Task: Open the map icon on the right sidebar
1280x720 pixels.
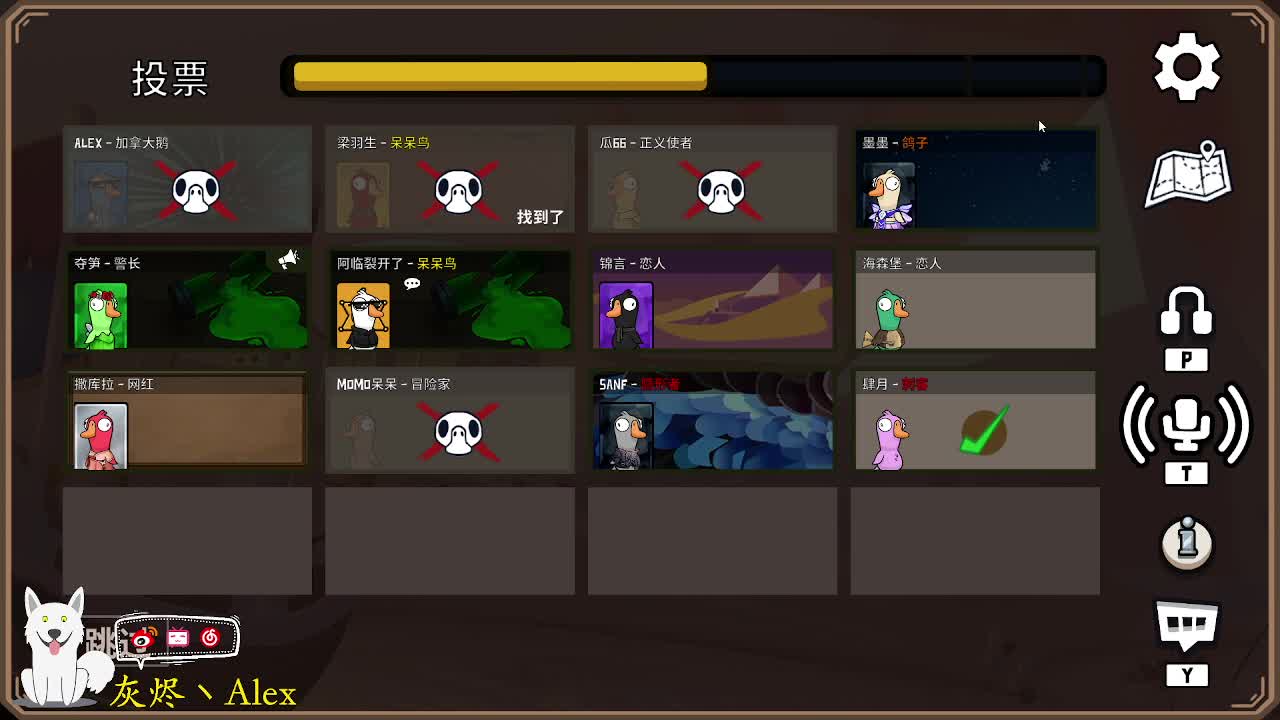Action: pyautogui.click(x=1188, y=178)
